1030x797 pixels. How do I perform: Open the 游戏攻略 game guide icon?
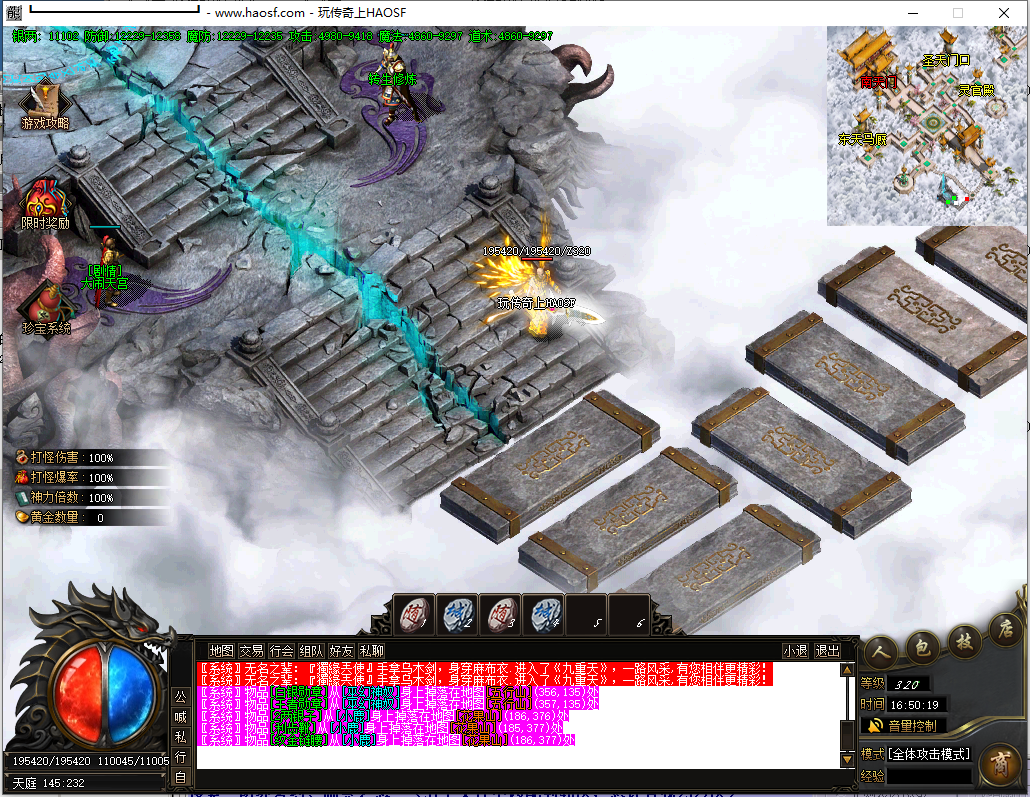[x=45, y=103]
